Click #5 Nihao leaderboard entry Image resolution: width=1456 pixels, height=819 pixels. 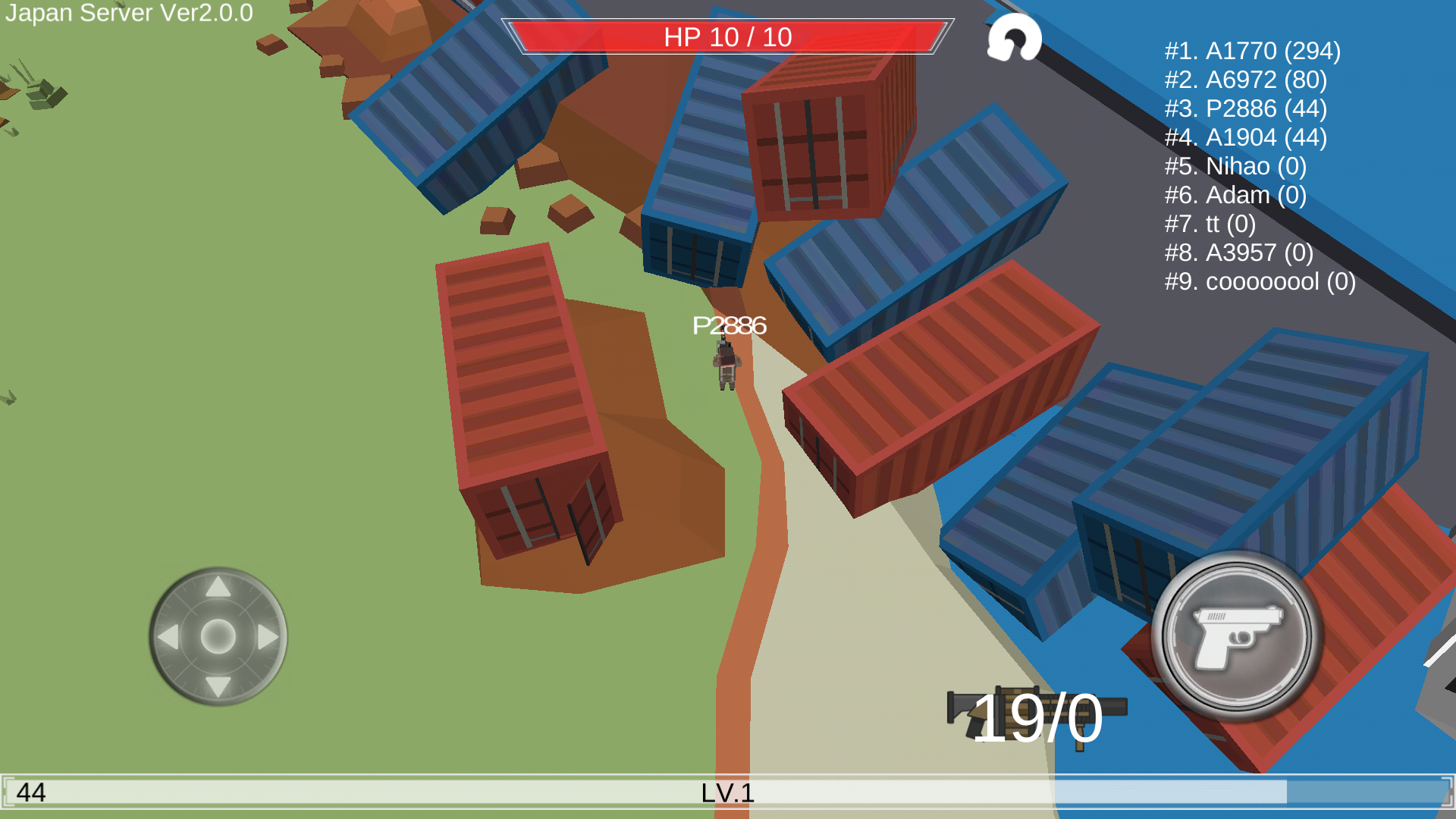(x=1235, y=167)
